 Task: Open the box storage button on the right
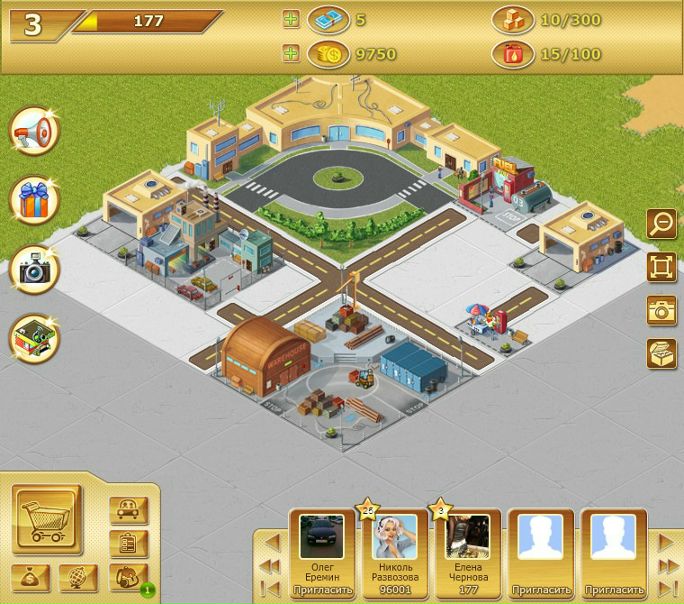click(x=661, y=353)
